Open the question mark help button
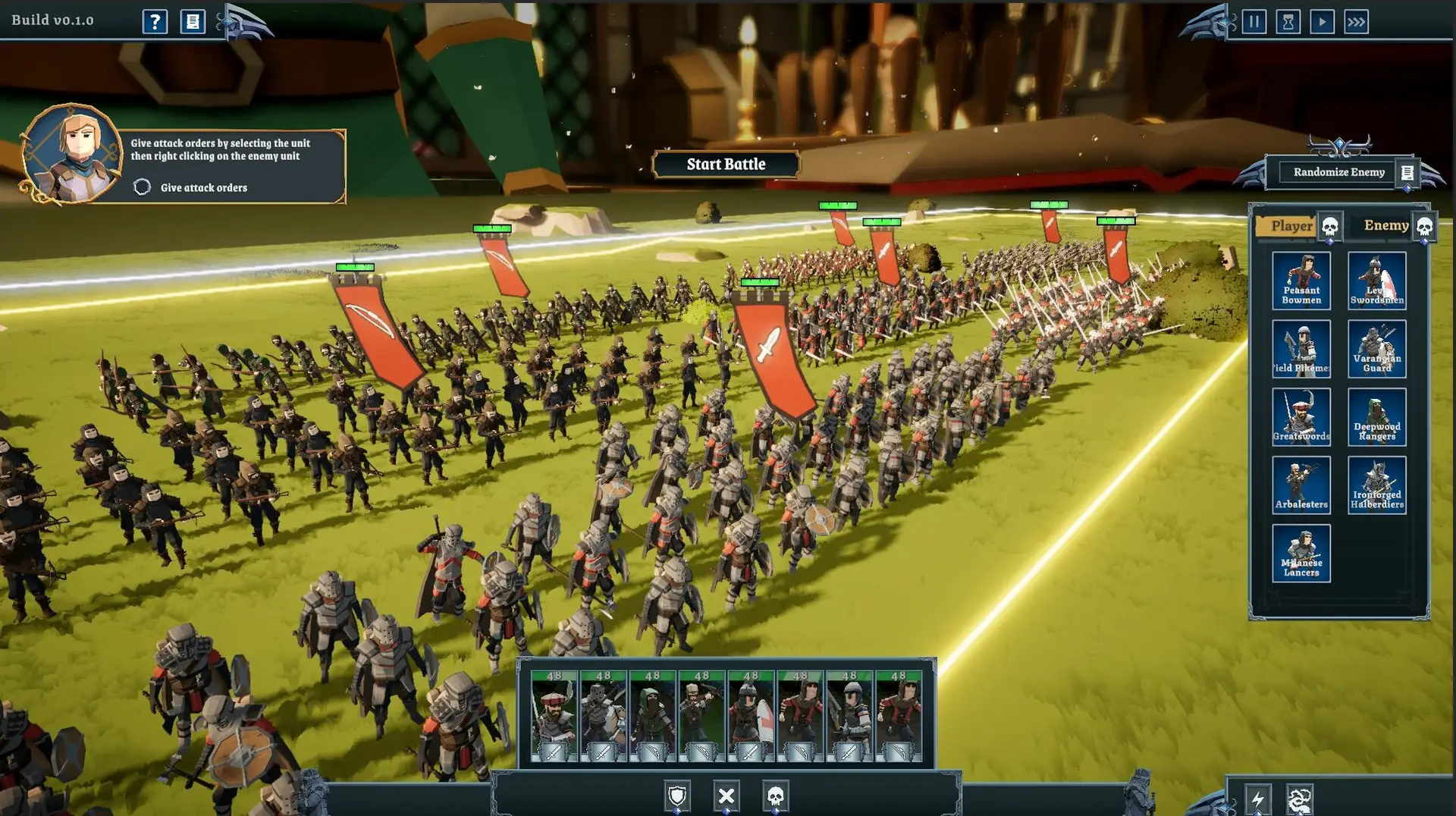Viewport: 1456px width, 816px height. [x=155, y=21]
